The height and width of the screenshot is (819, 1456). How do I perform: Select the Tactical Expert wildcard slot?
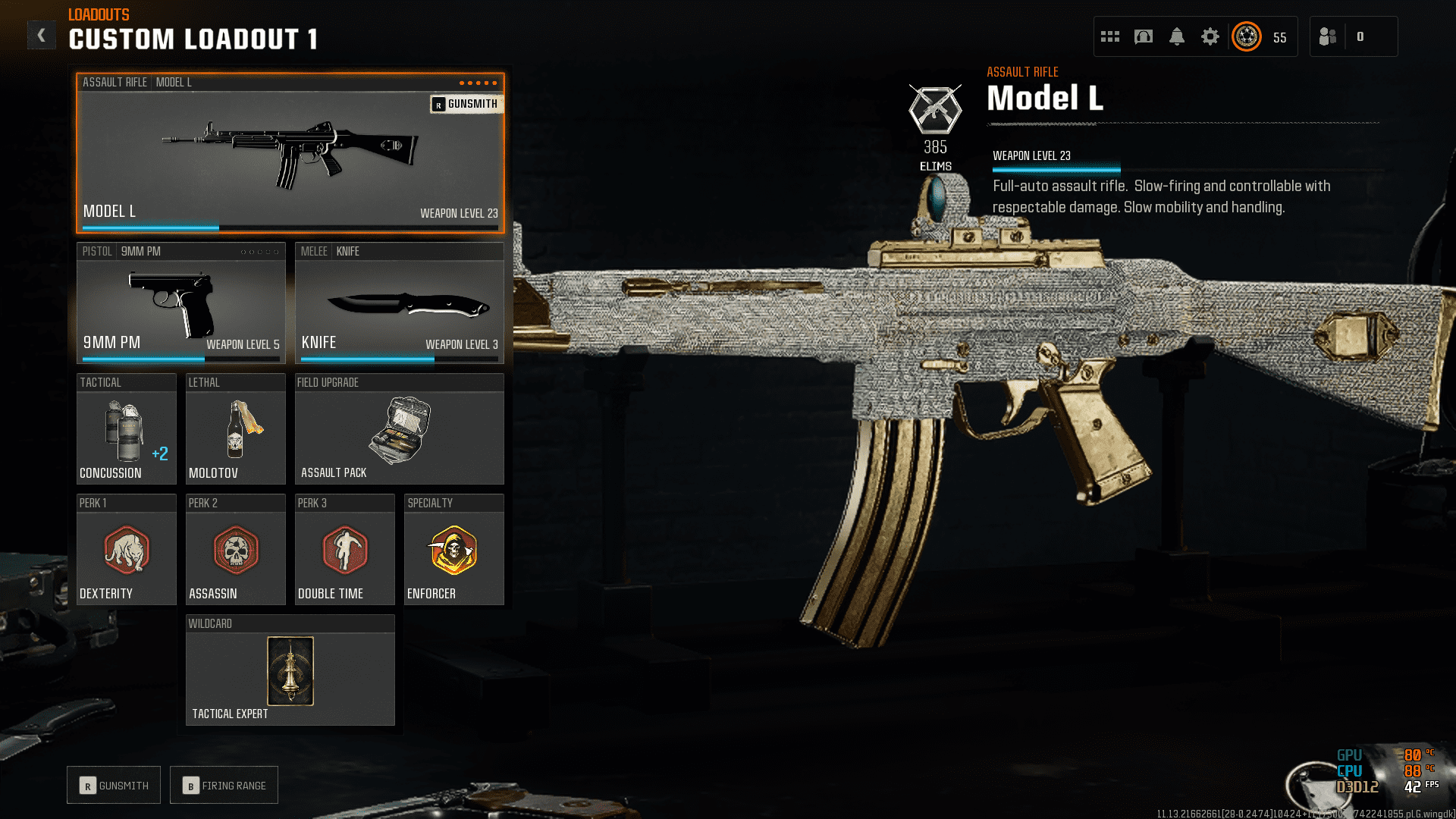290,671
